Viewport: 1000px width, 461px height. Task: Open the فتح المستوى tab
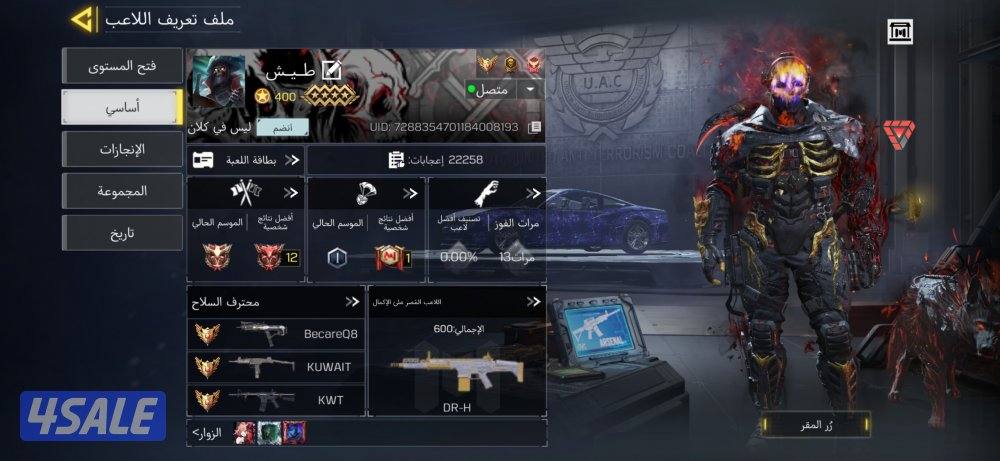(122, 66)
